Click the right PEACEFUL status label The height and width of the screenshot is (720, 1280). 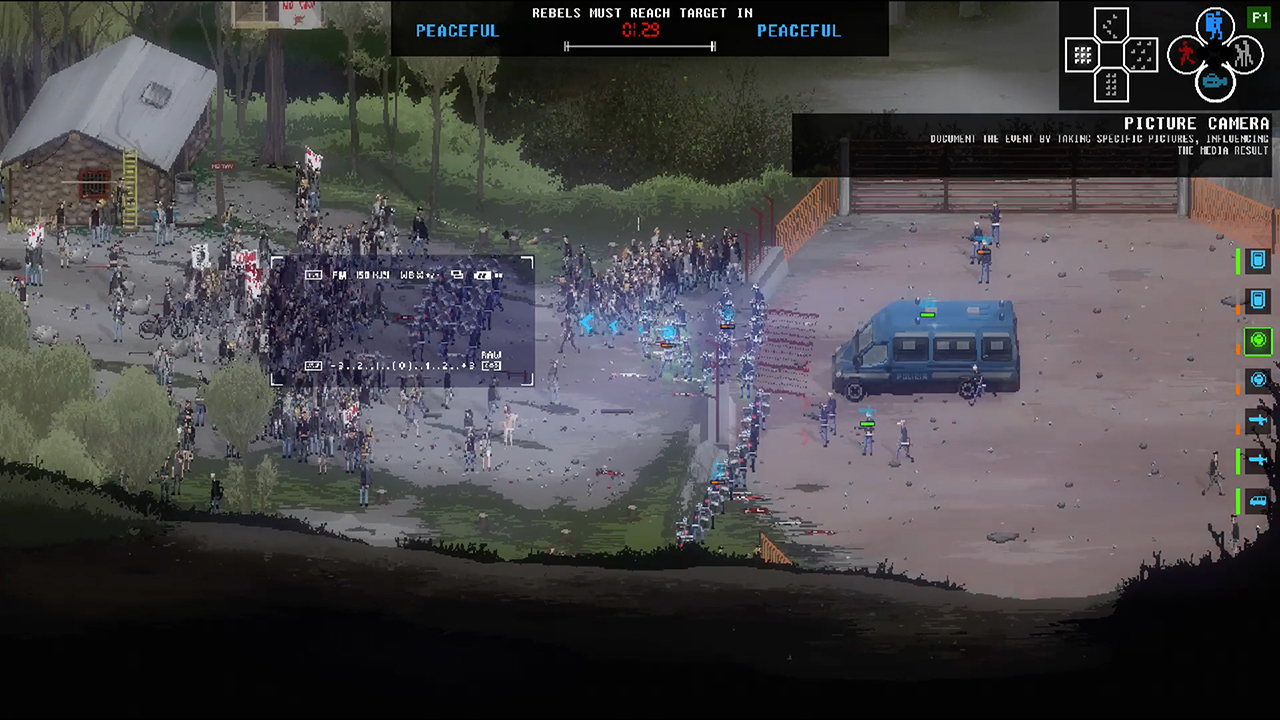click(x=799, y=31)
